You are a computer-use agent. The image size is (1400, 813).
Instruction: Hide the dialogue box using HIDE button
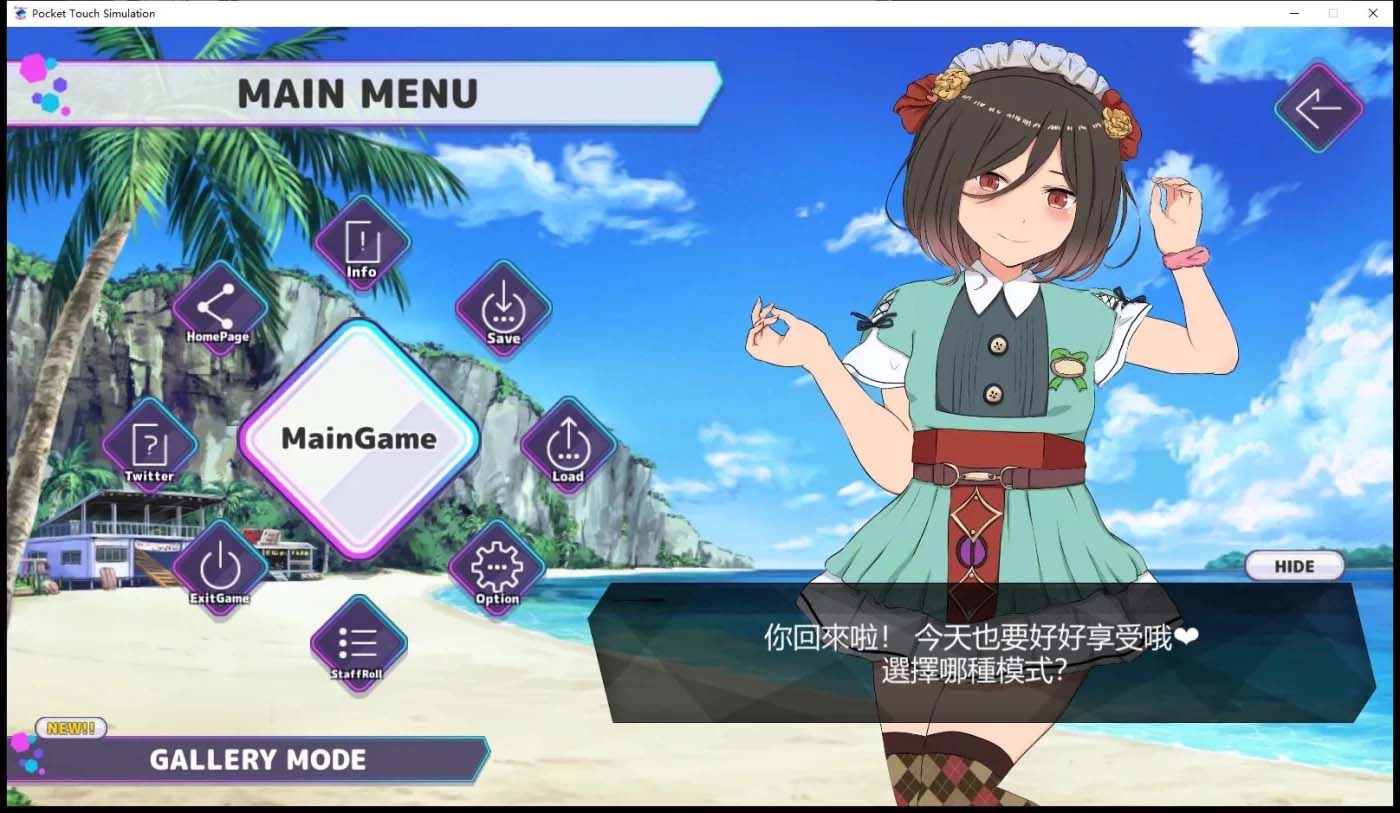(x=1295, y=566)
